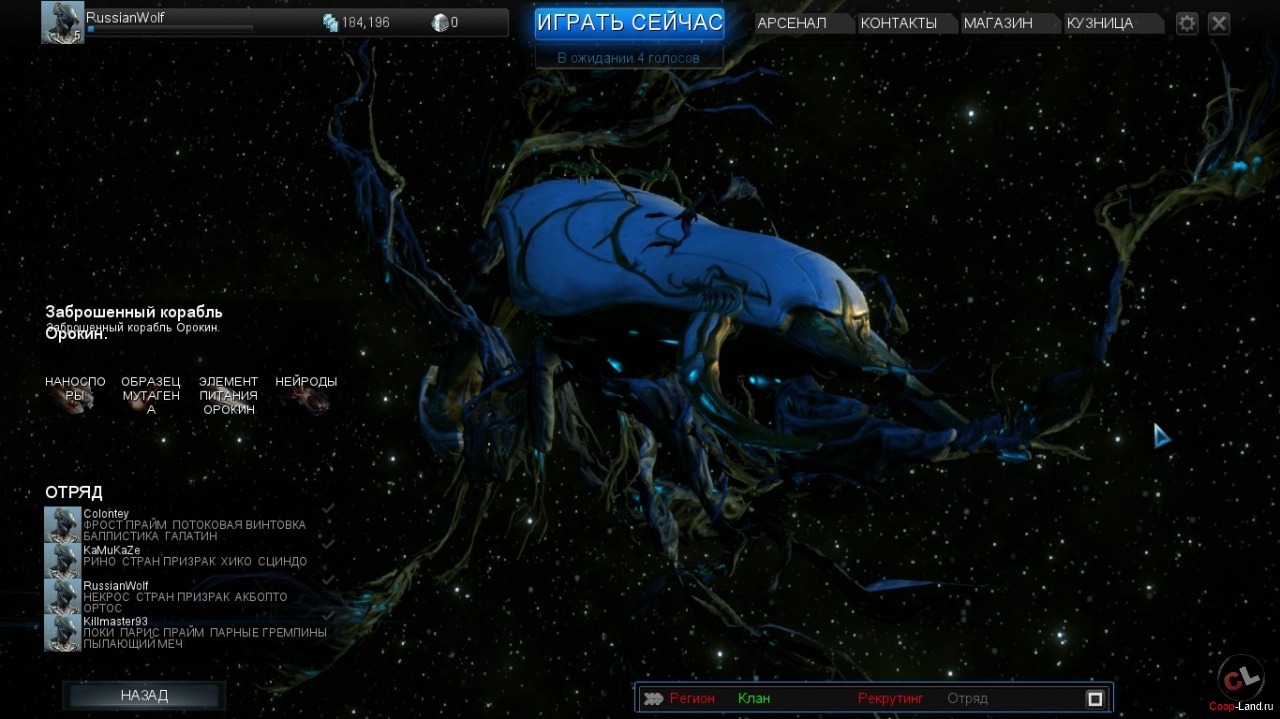Open the RussianWolf player profile avatar
Screen dimensions: 1280x719
pos(62,22)
